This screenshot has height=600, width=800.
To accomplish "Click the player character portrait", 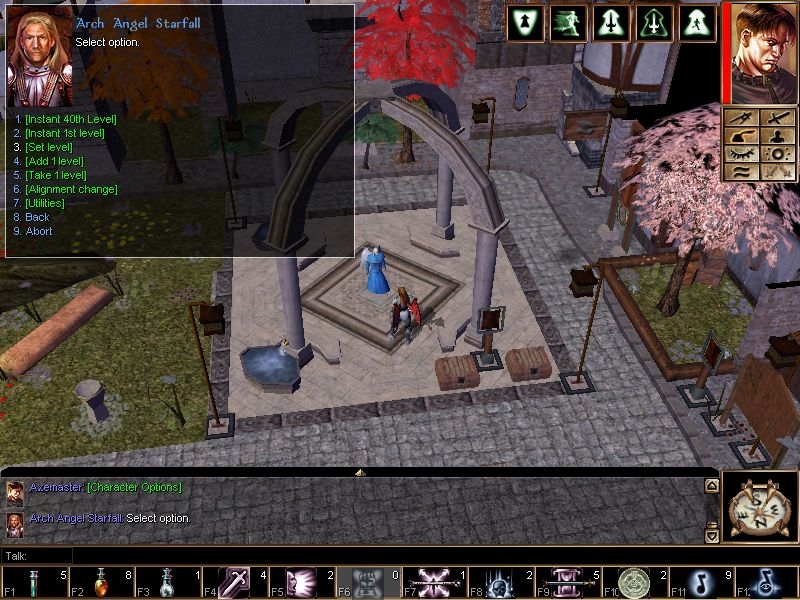I will click(762, 52).
